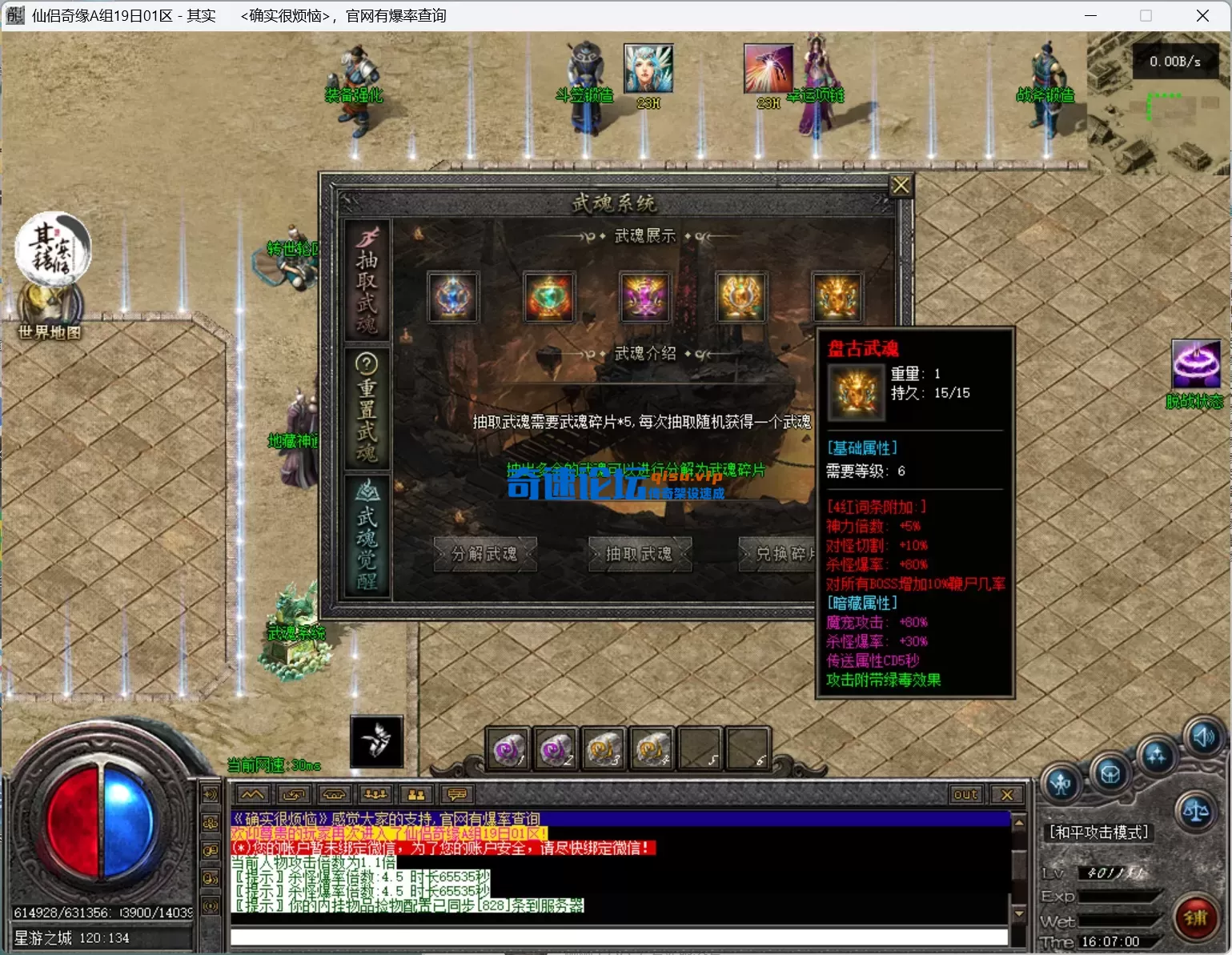
Task: Click the butterfly skill icon above the chat panel
Action: (x=376, y=742)
